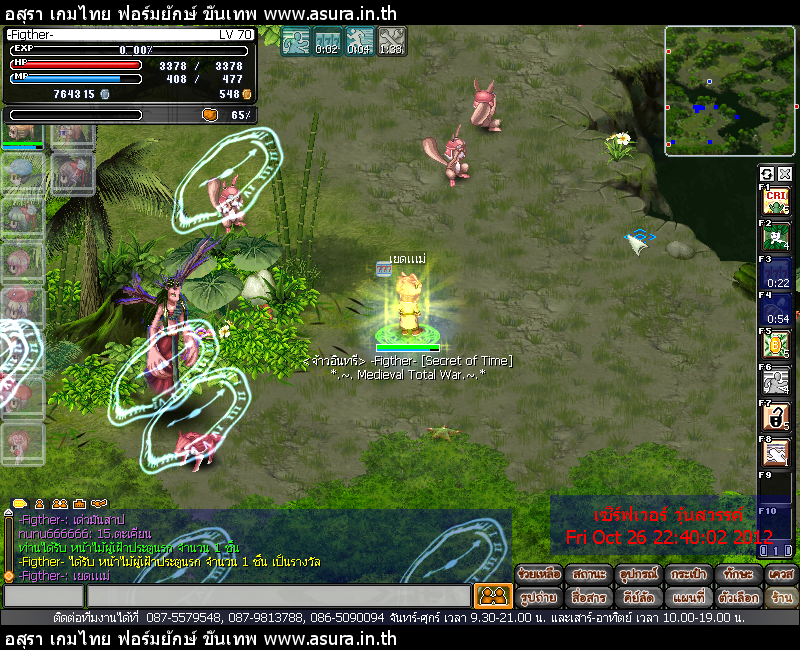800x650 pixels.
Task: Click the รูปถ่าย (Photo) button
Action: [x=538, y=597]
